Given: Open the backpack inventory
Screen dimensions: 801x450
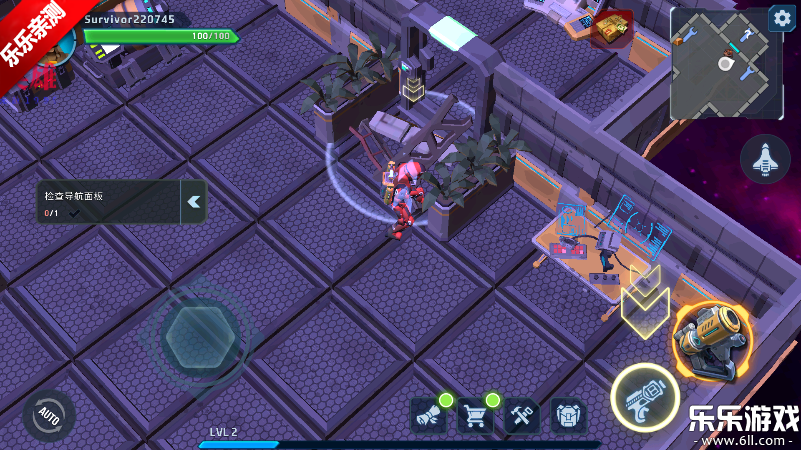Looking at the screenshot, I should 568,414.
